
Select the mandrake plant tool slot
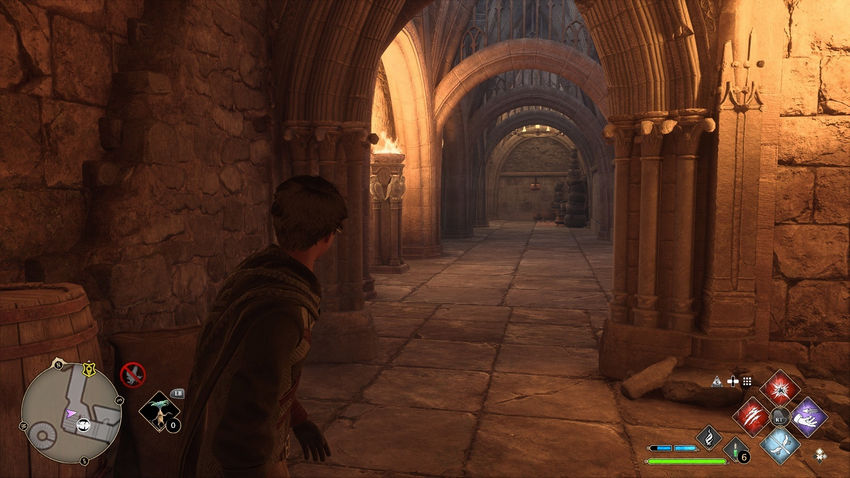click(158, 411)
